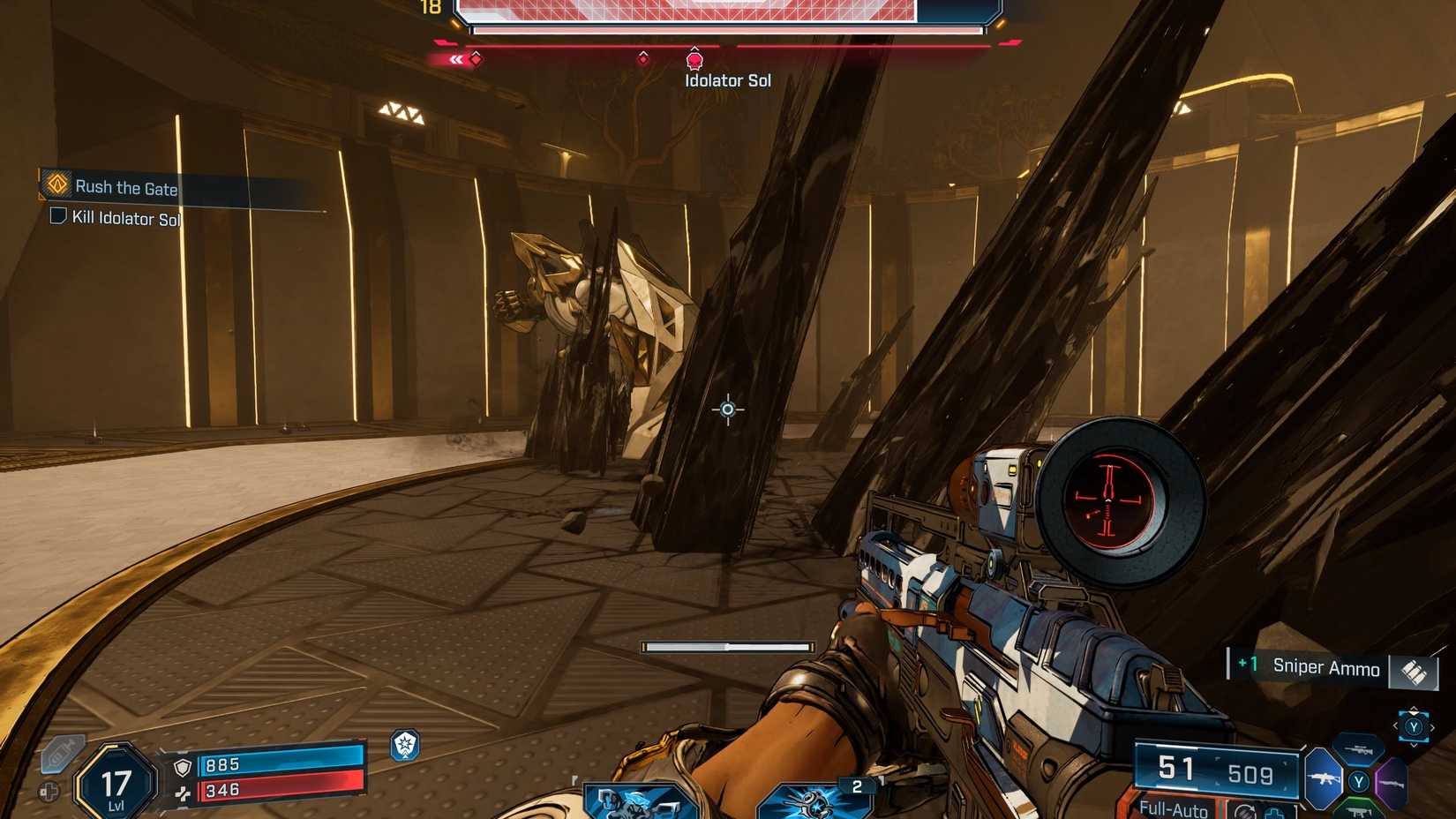The width and height of the screenshot is (1456, 819).
Task: Open the diamond quick-swap selector bottom right
Action: click(x=1414, y=727)
